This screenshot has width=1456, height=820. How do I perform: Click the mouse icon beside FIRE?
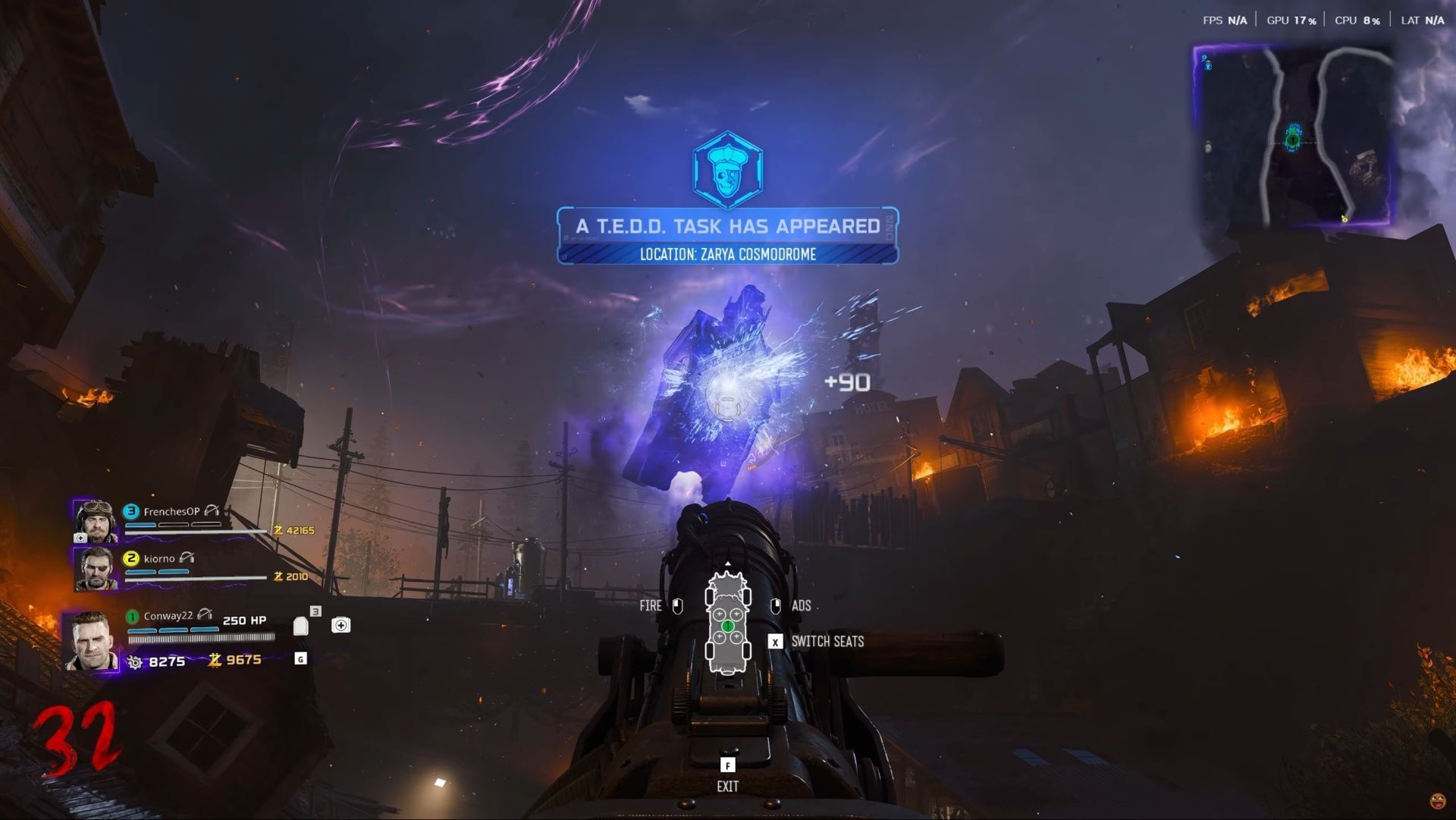[x=676, y=605]
